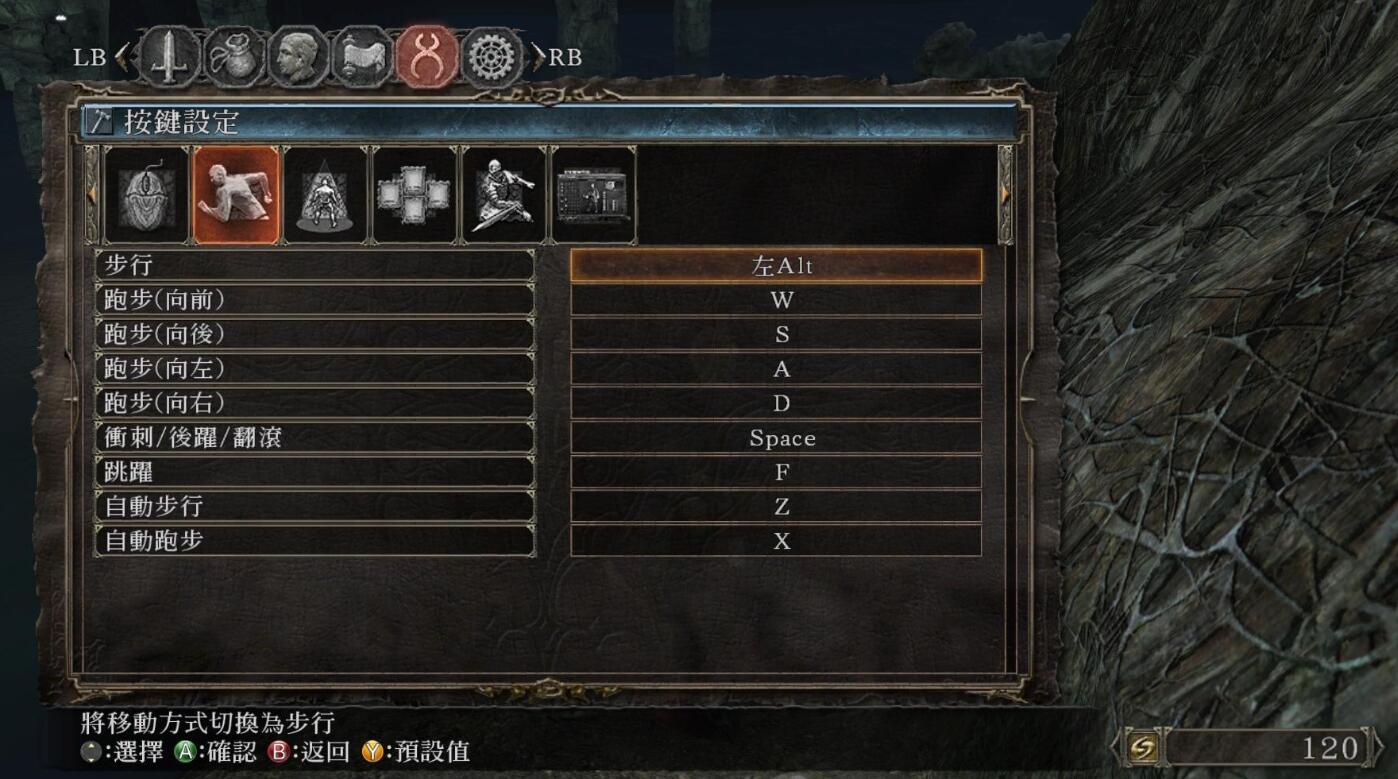Choose the attacking knight keybinding category
Viewport: 1398px width, 779px height.
[x=503, y=196]
